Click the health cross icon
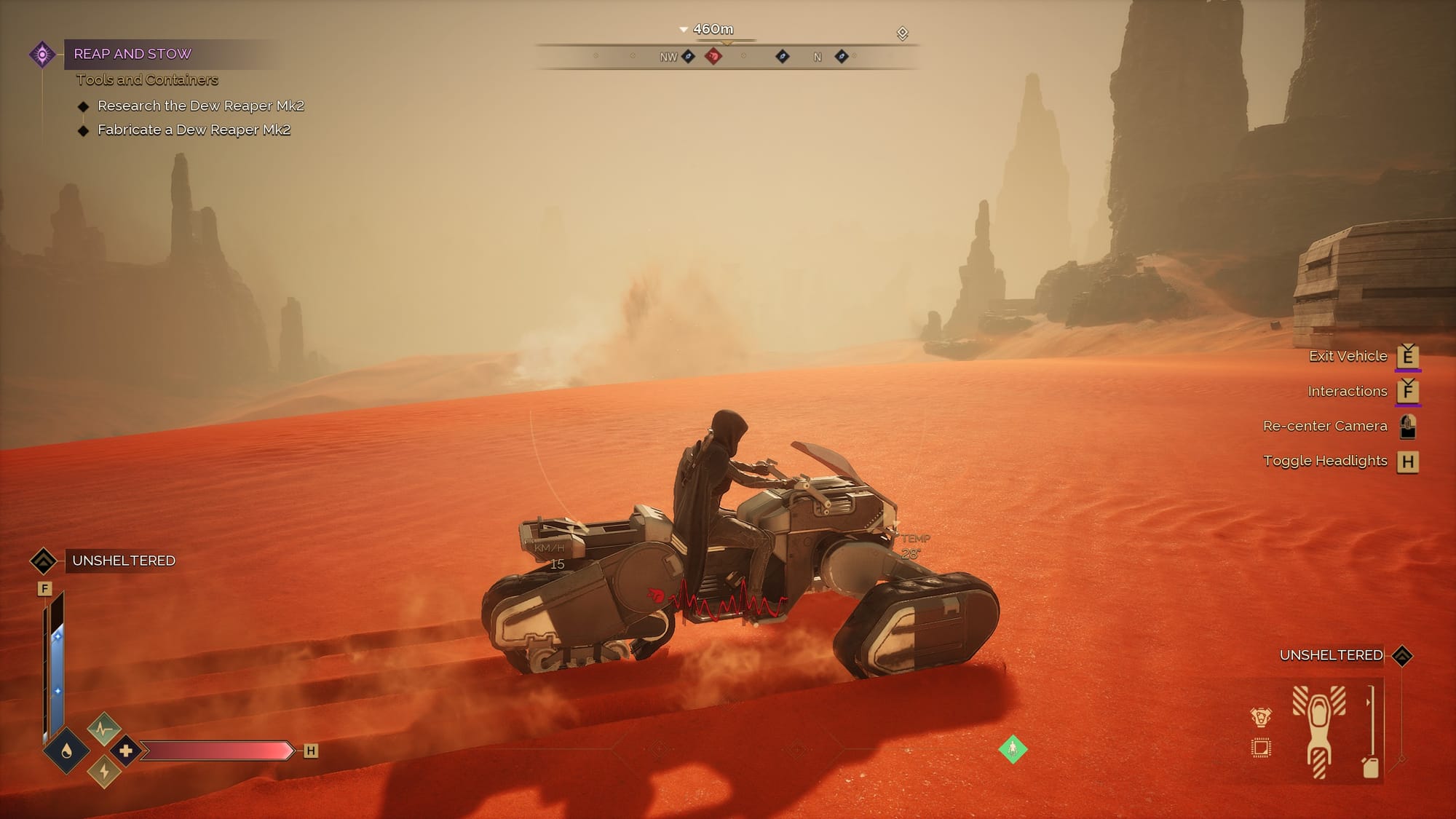This screenshot has width=1456, height=819. pos(126,751)
